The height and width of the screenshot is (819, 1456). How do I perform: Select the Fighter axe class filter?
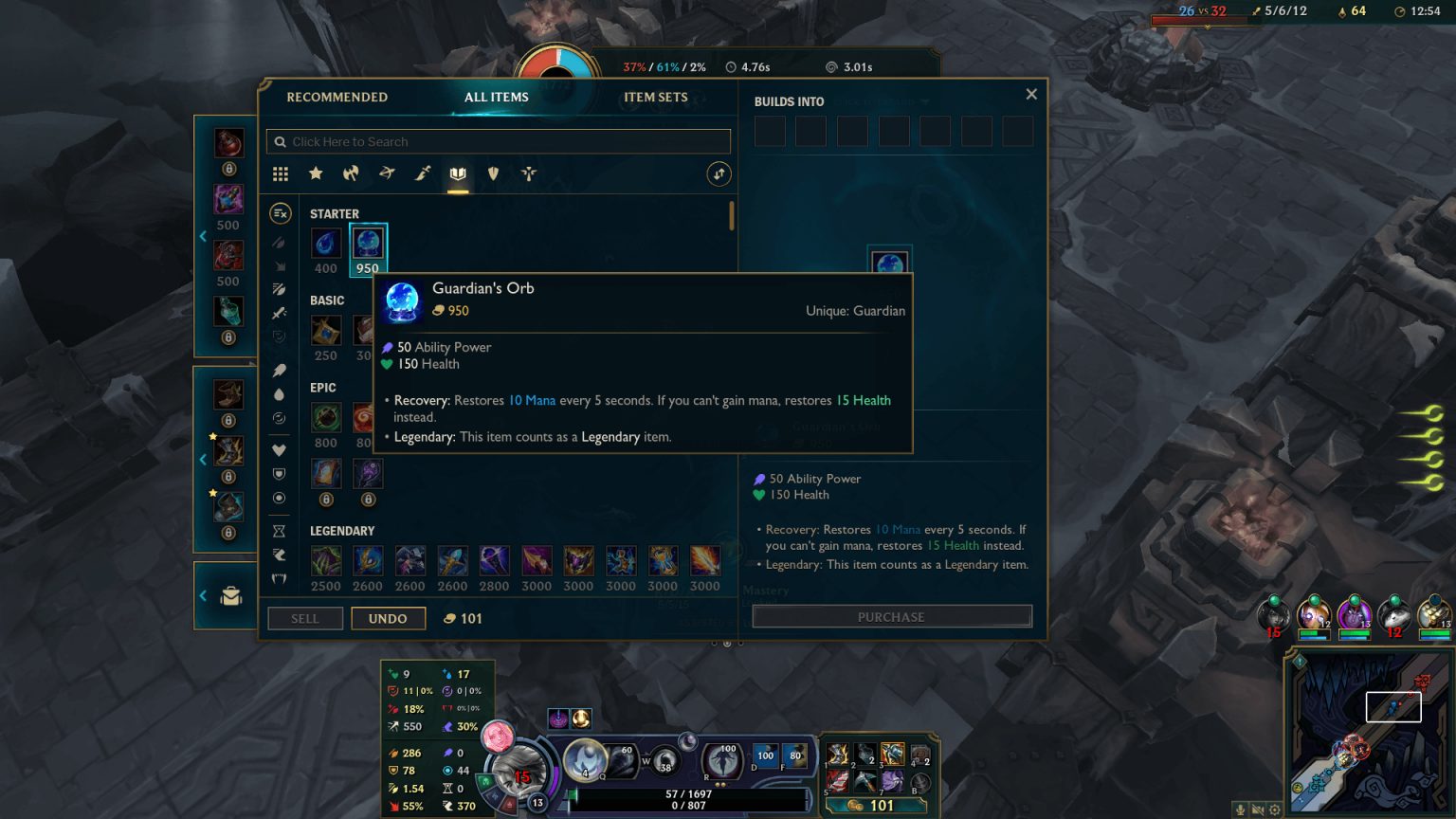coord(351,174)
